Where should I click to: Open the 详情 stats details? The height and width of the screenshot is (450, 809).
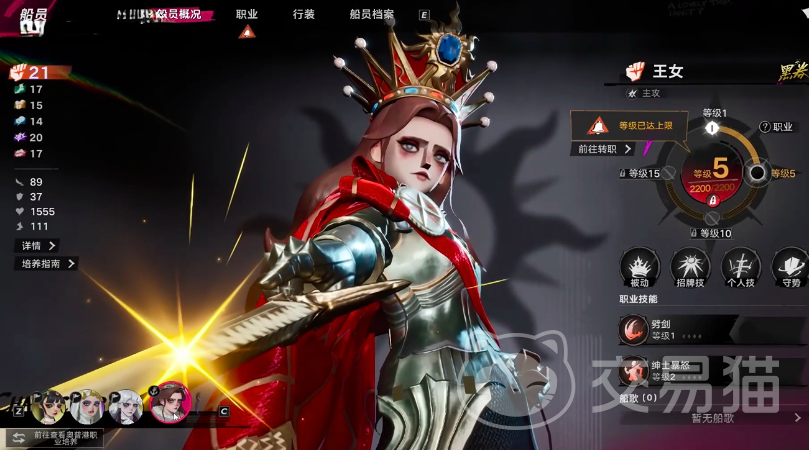[38, 245]
